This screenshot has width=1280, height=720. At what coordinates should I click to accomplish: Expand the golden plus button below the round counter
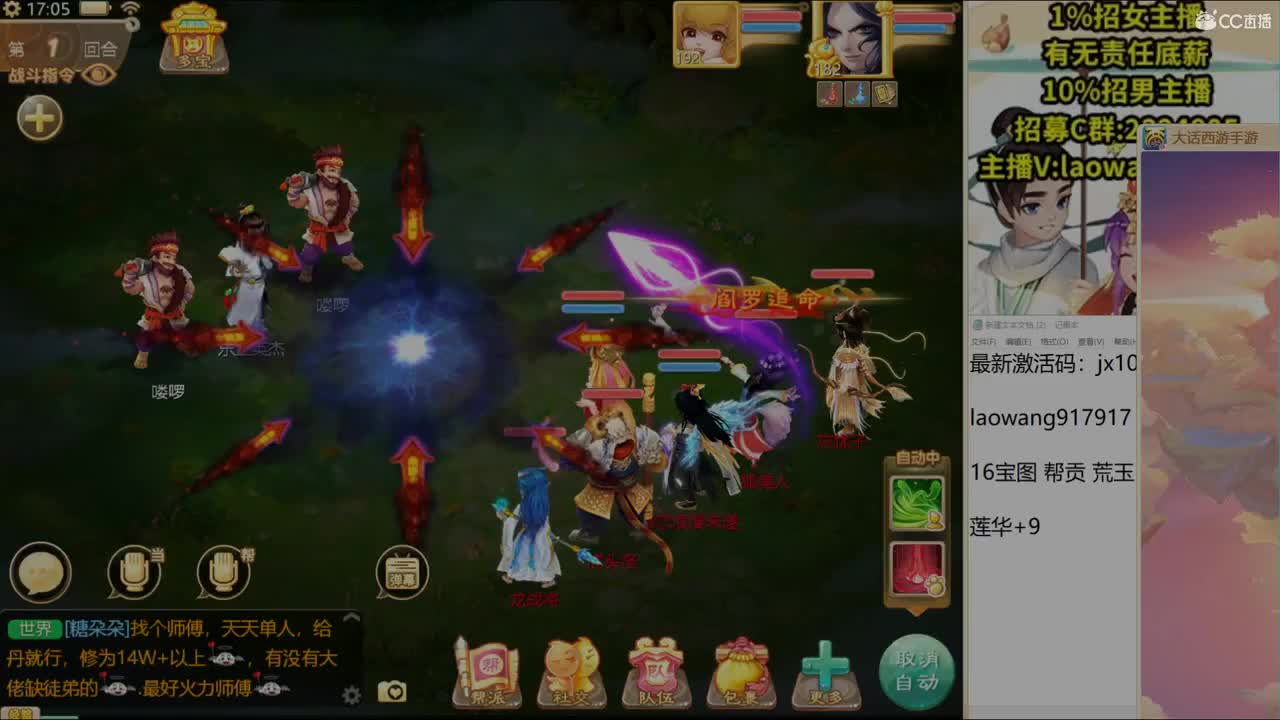click(38, 117)
